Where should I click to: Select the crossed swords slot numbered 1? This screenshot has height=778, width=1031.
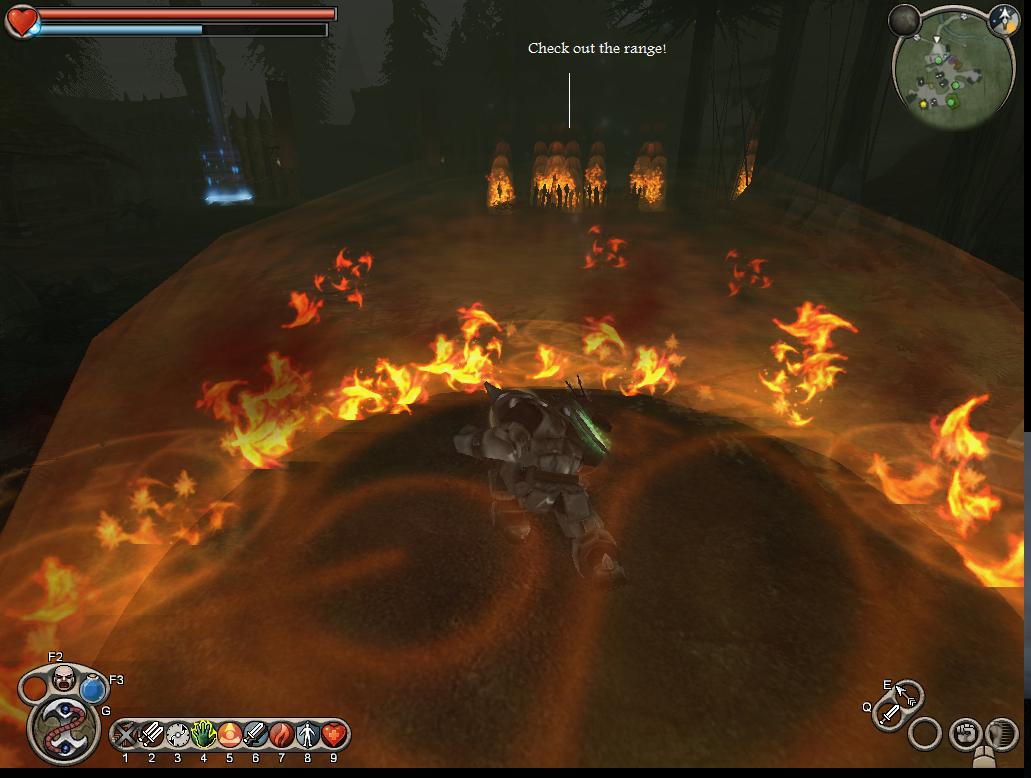click(x=126, y=736)
